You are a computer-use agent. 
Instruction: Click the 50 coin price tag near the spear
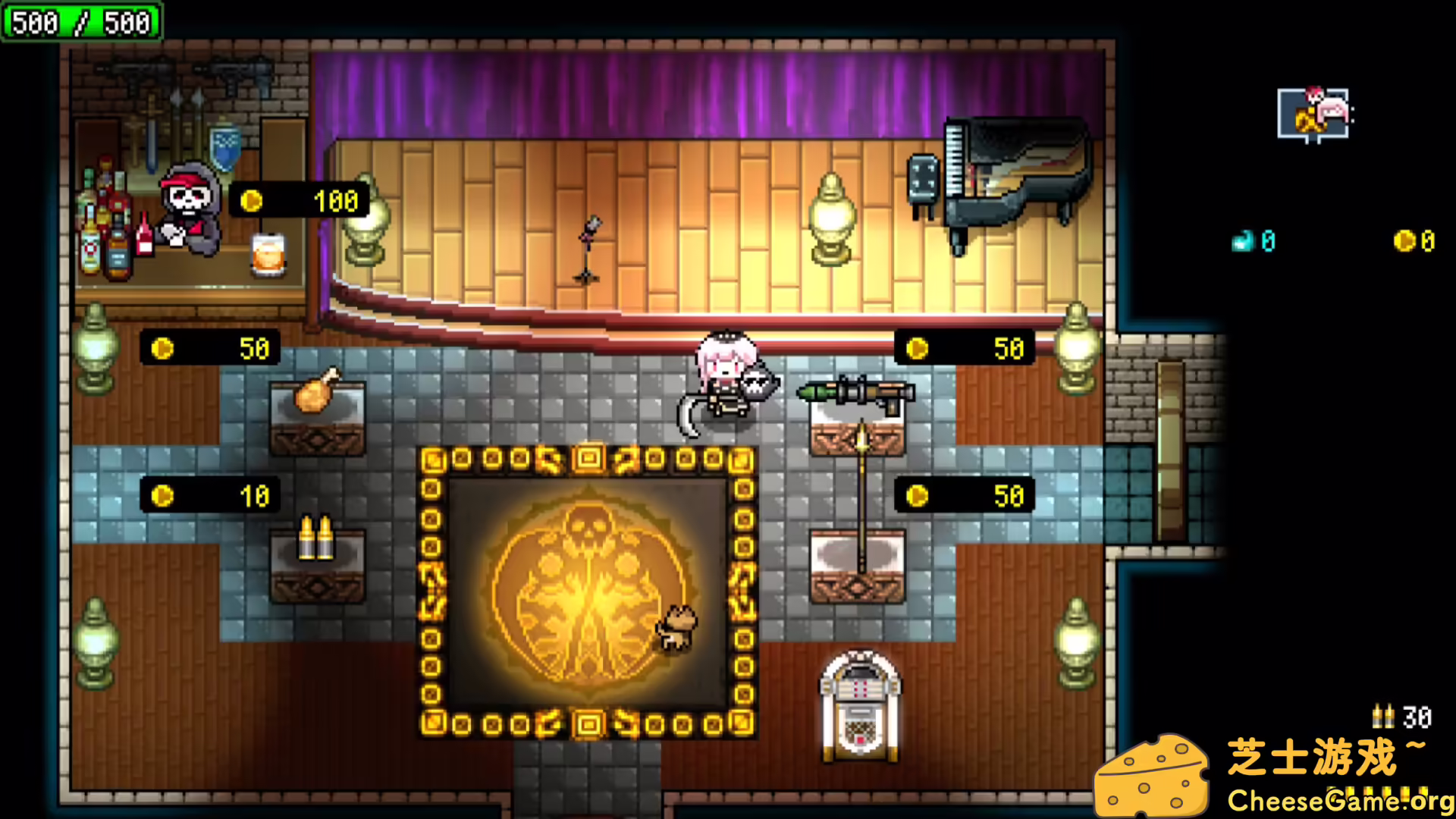(963, 494)
